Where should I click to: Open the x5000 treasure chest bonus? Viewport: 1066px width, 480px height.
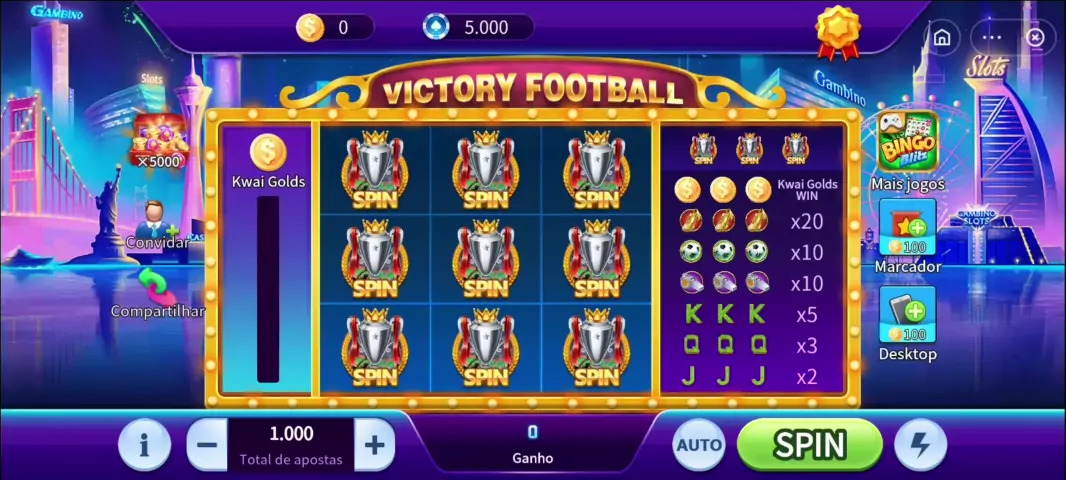point(159,139)
